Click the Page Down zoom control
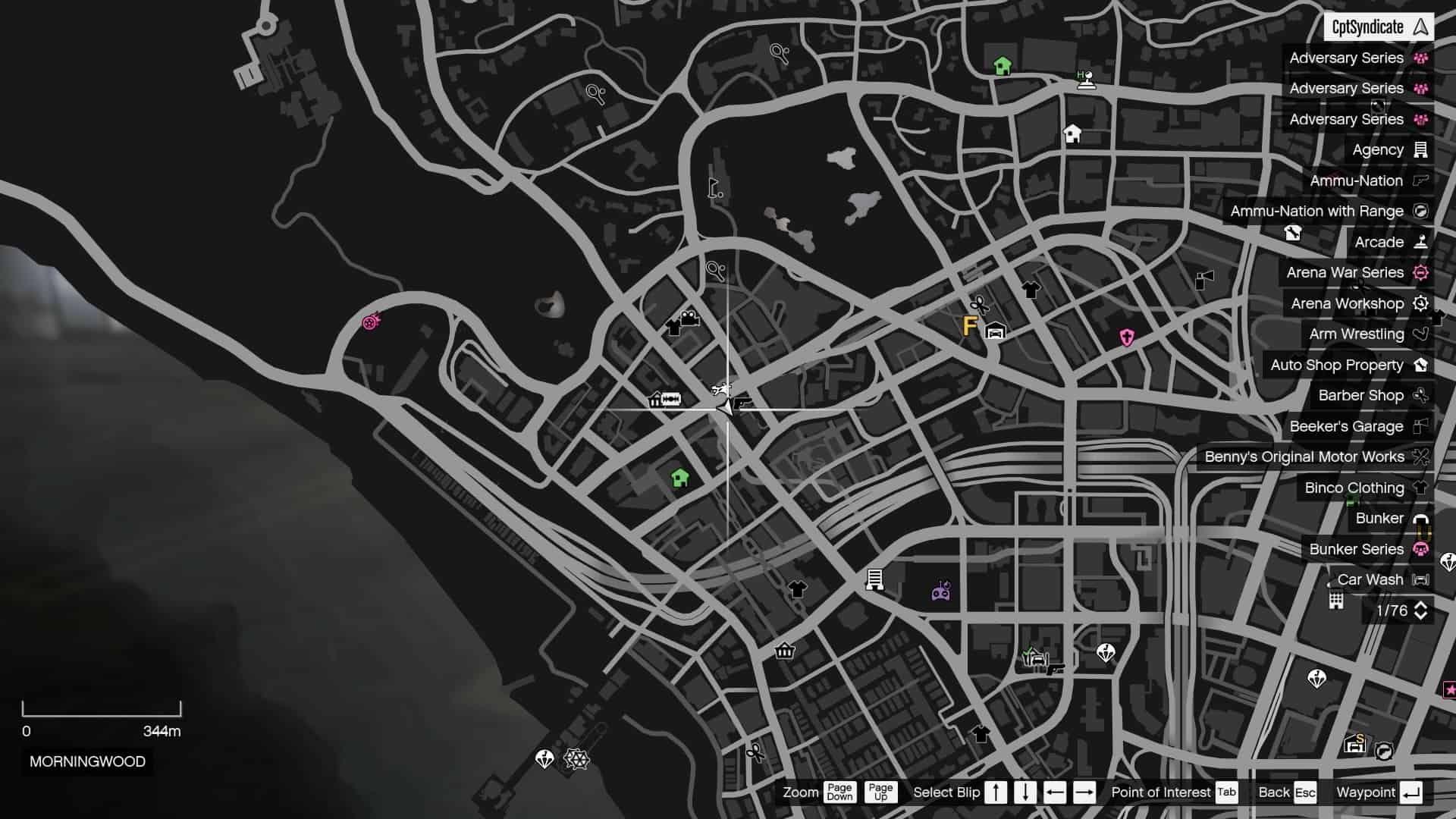Viewport: 1456px width, 819px height. tap(839, 792)
